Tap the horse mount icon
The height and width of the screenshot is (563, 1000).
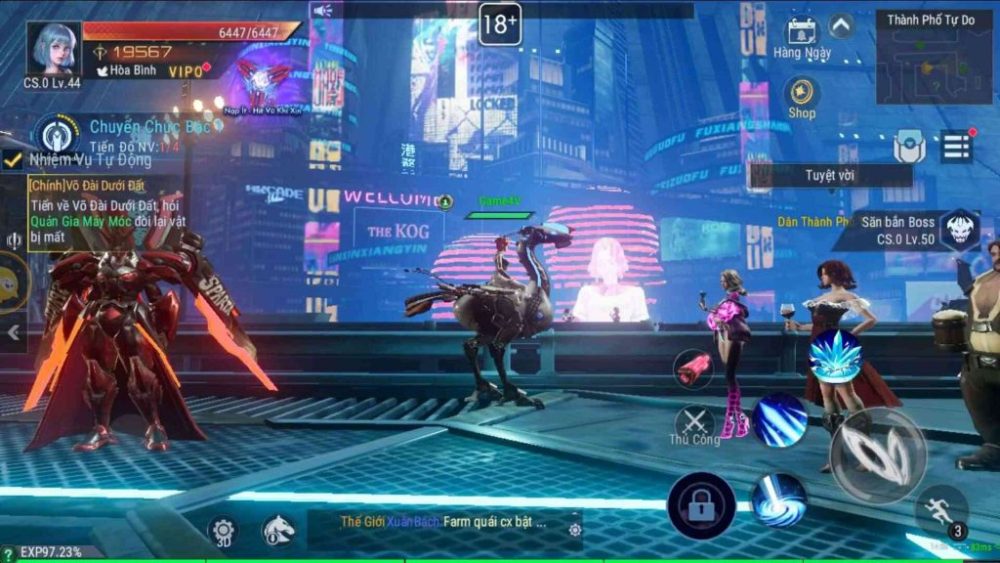[x=278, y=531]
